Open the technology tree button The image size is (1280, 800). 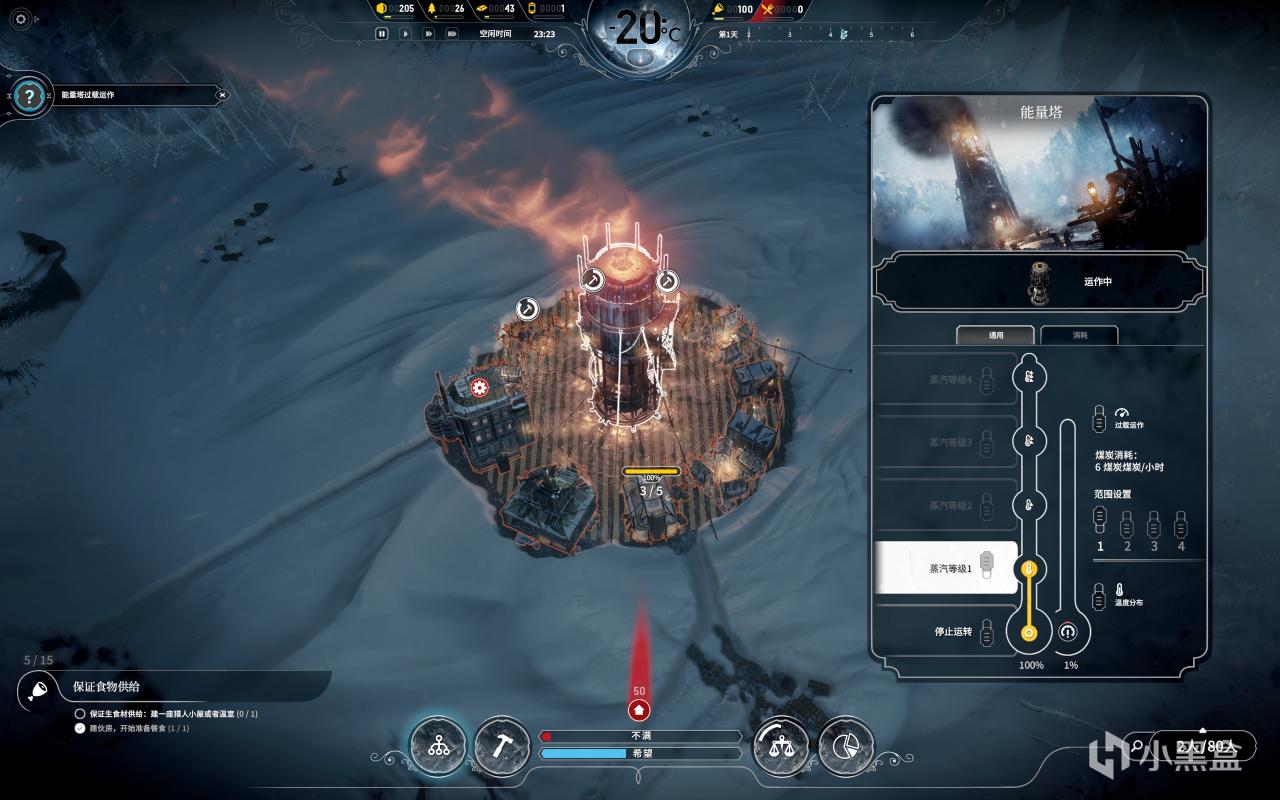[x=438, y=746]
